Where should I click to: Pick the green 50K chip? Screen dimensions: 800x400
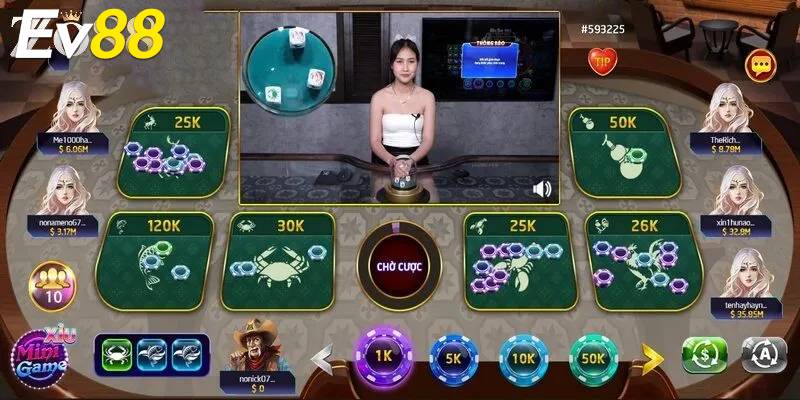tap(594, 357)
